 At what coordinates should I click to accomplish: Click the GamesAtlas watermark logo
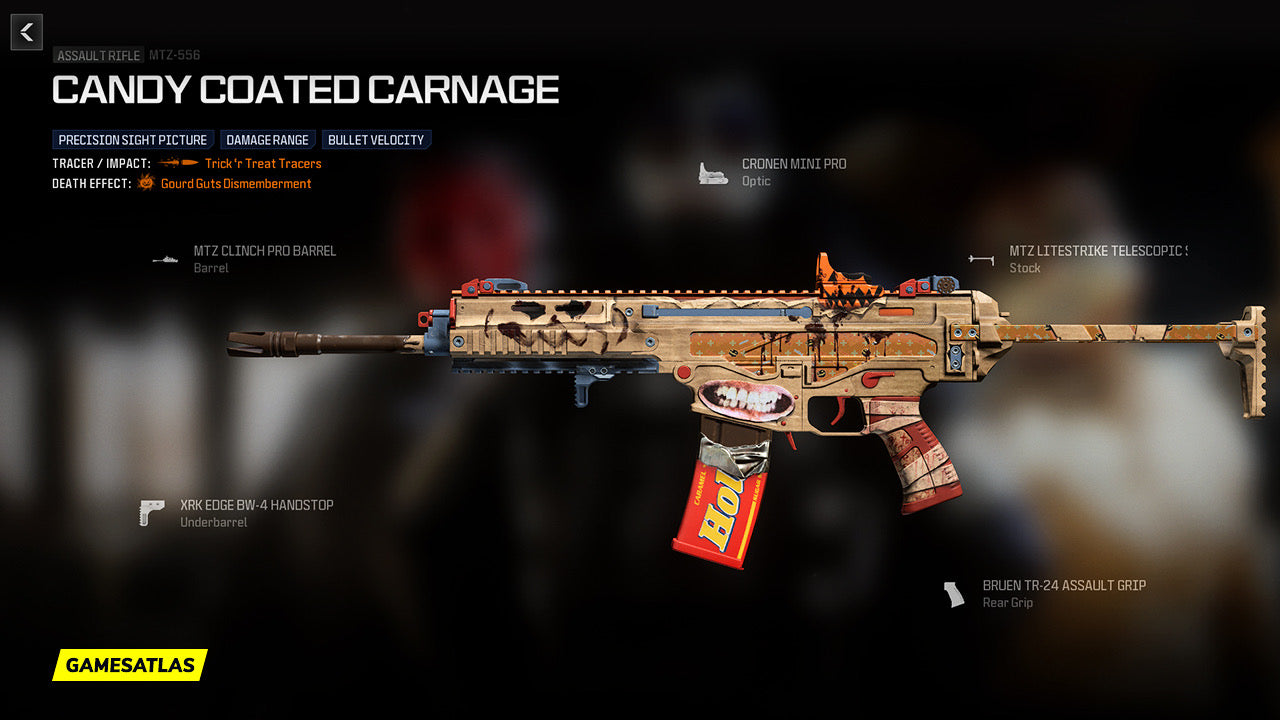[130, 665]
